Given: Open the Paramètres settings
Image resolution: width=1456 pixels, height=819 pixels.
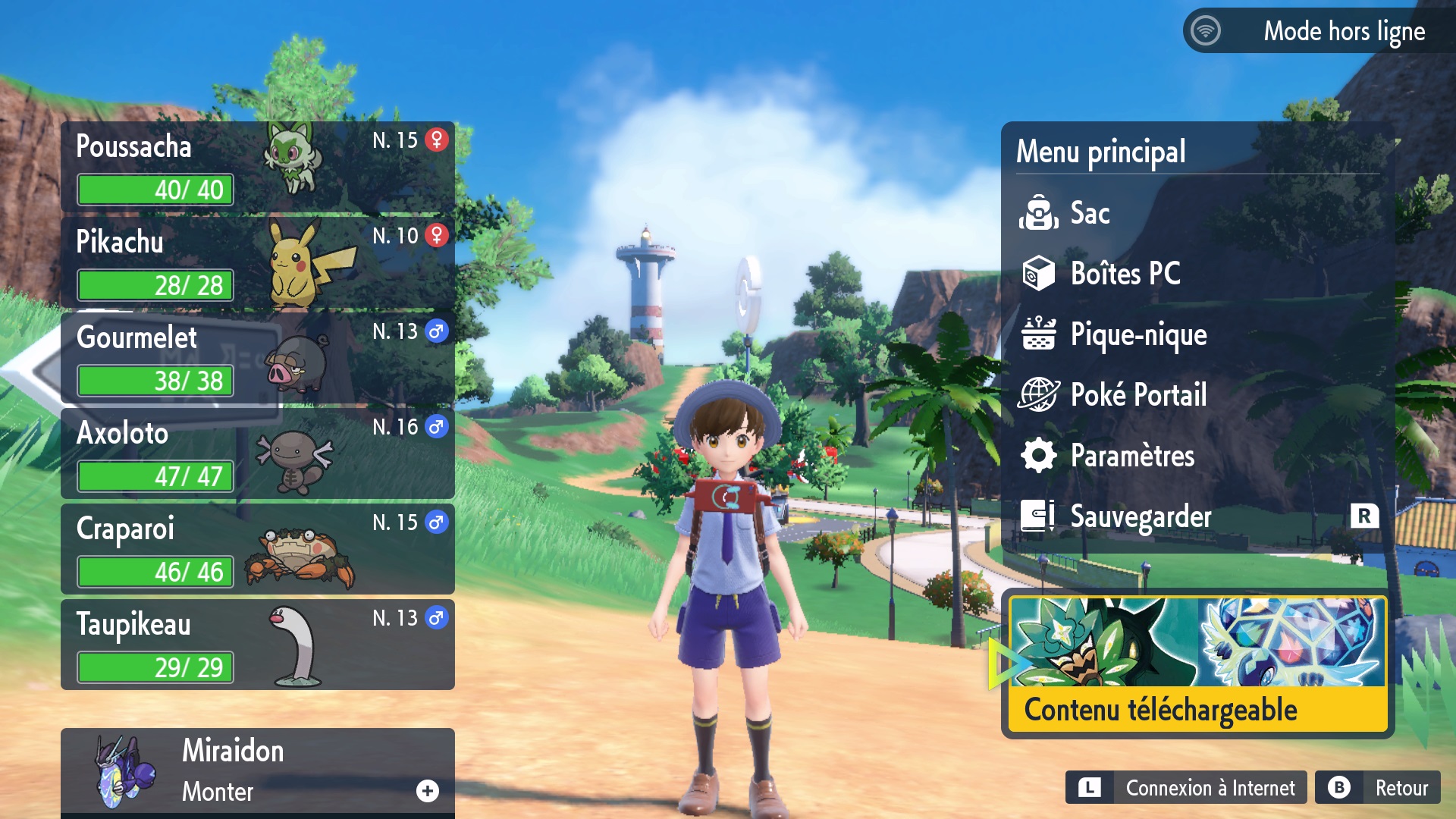Looking at the screenshot, I should click(1131, 456).
